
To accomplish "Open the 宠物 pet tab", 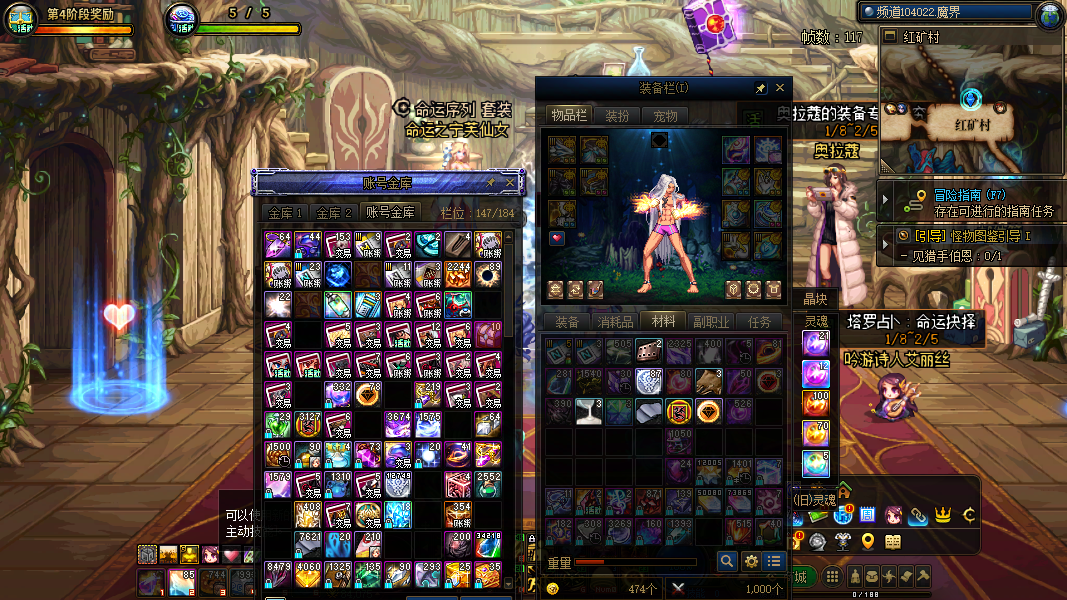I will 665,116.
